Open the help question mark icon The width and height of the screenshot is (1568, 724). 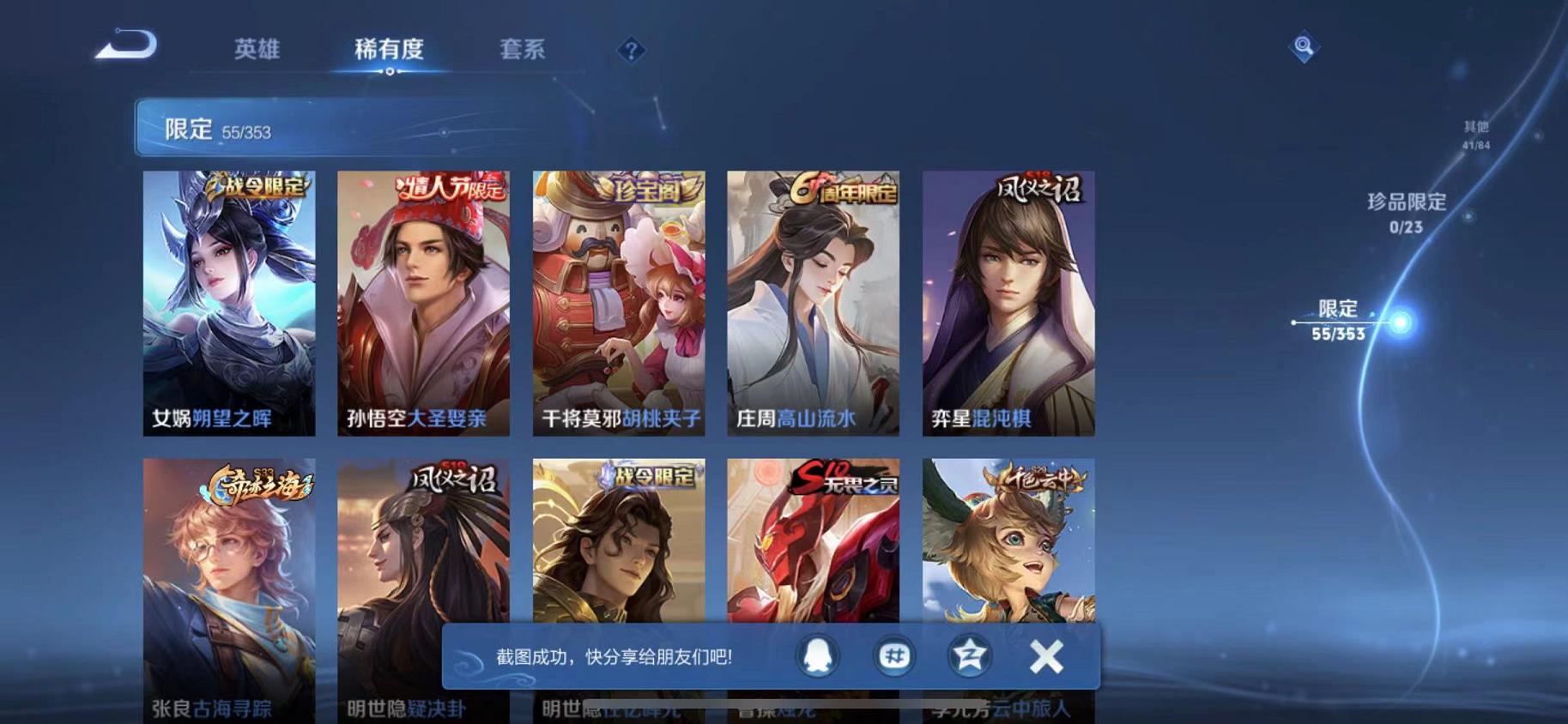(631, 51)
